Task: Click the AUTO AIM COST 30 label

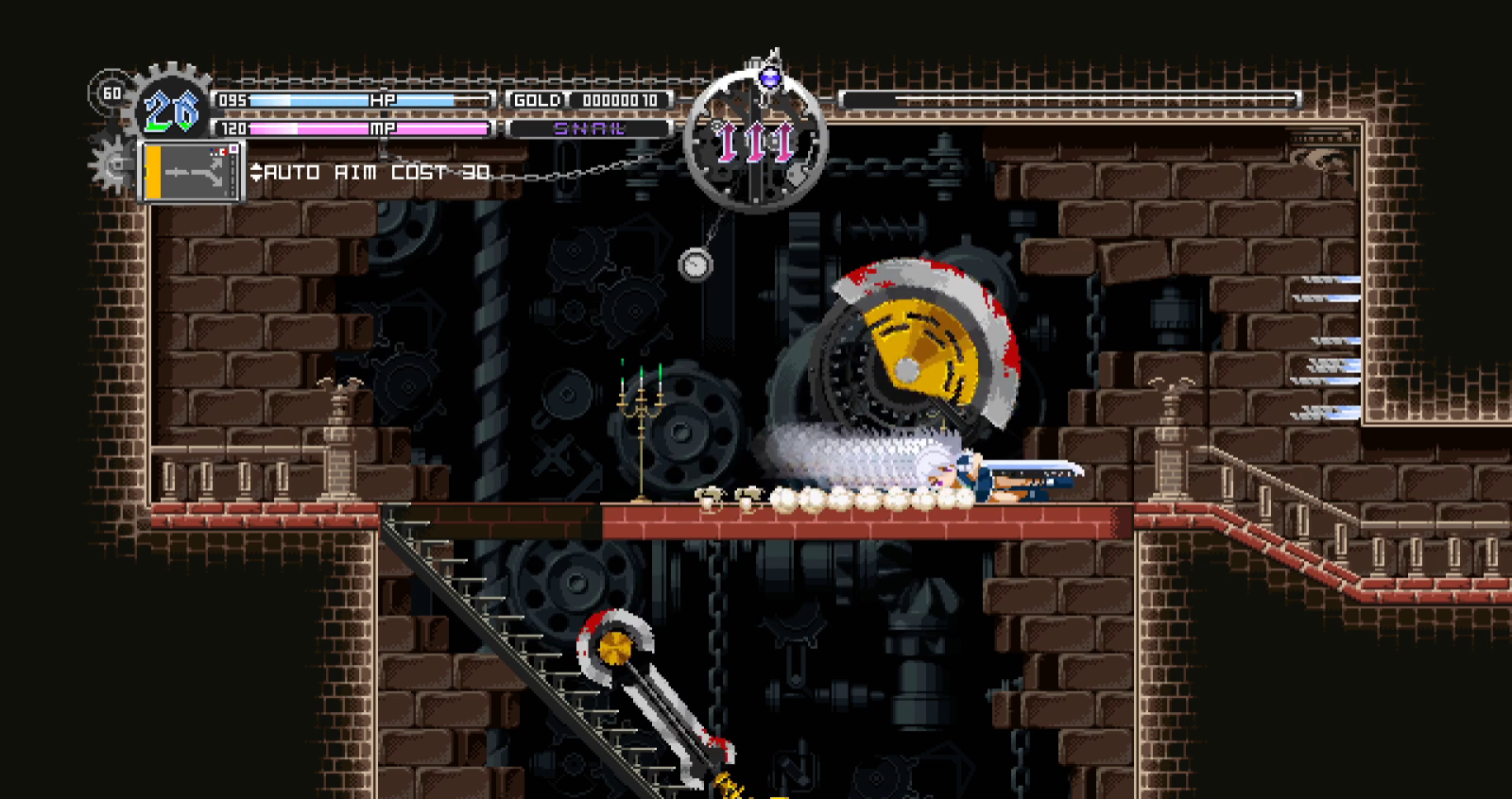Action: click(x=378, y=173)
